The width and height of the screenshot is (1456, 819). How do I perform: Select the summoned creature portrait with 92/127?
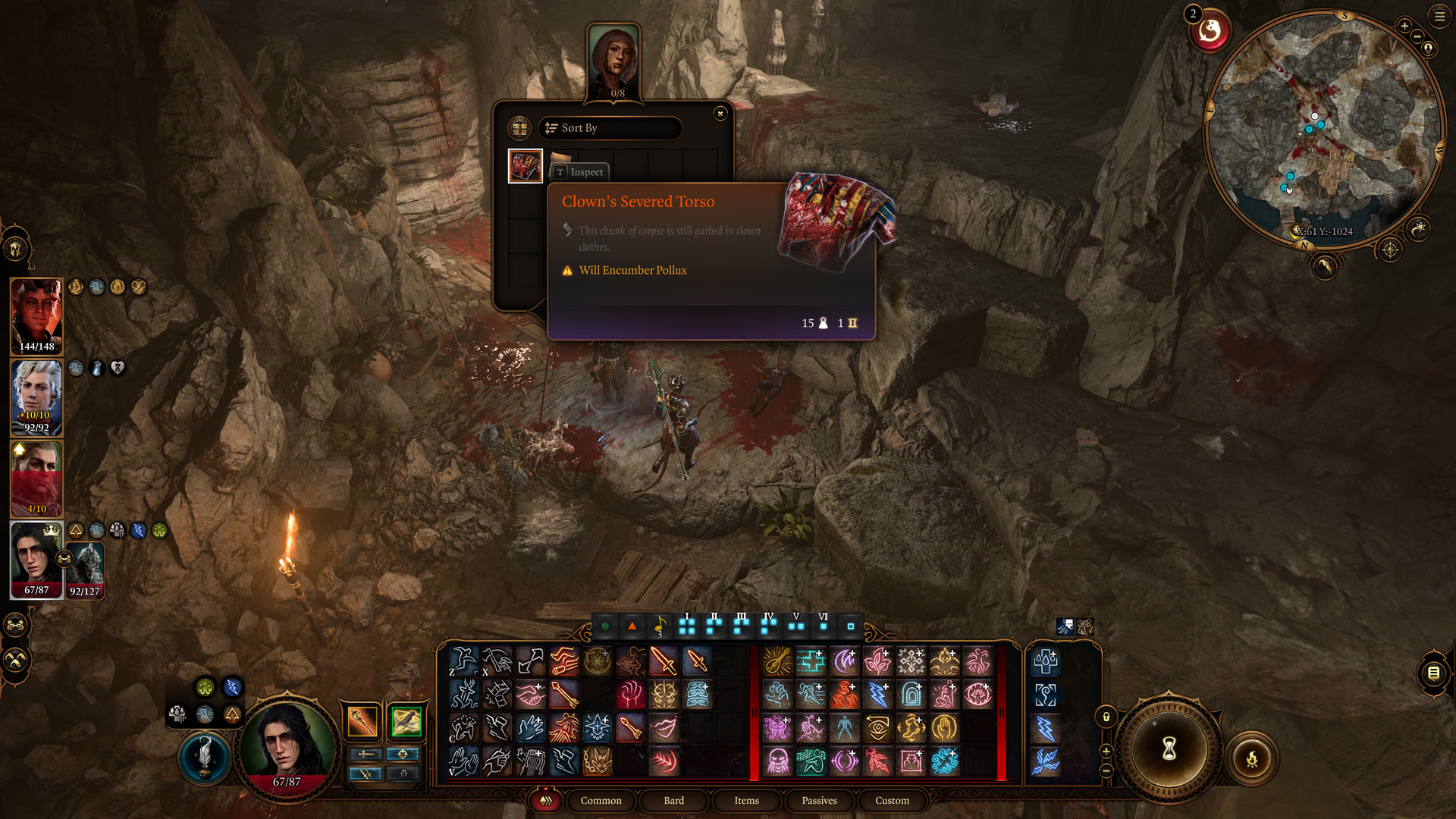coord(85,570)
